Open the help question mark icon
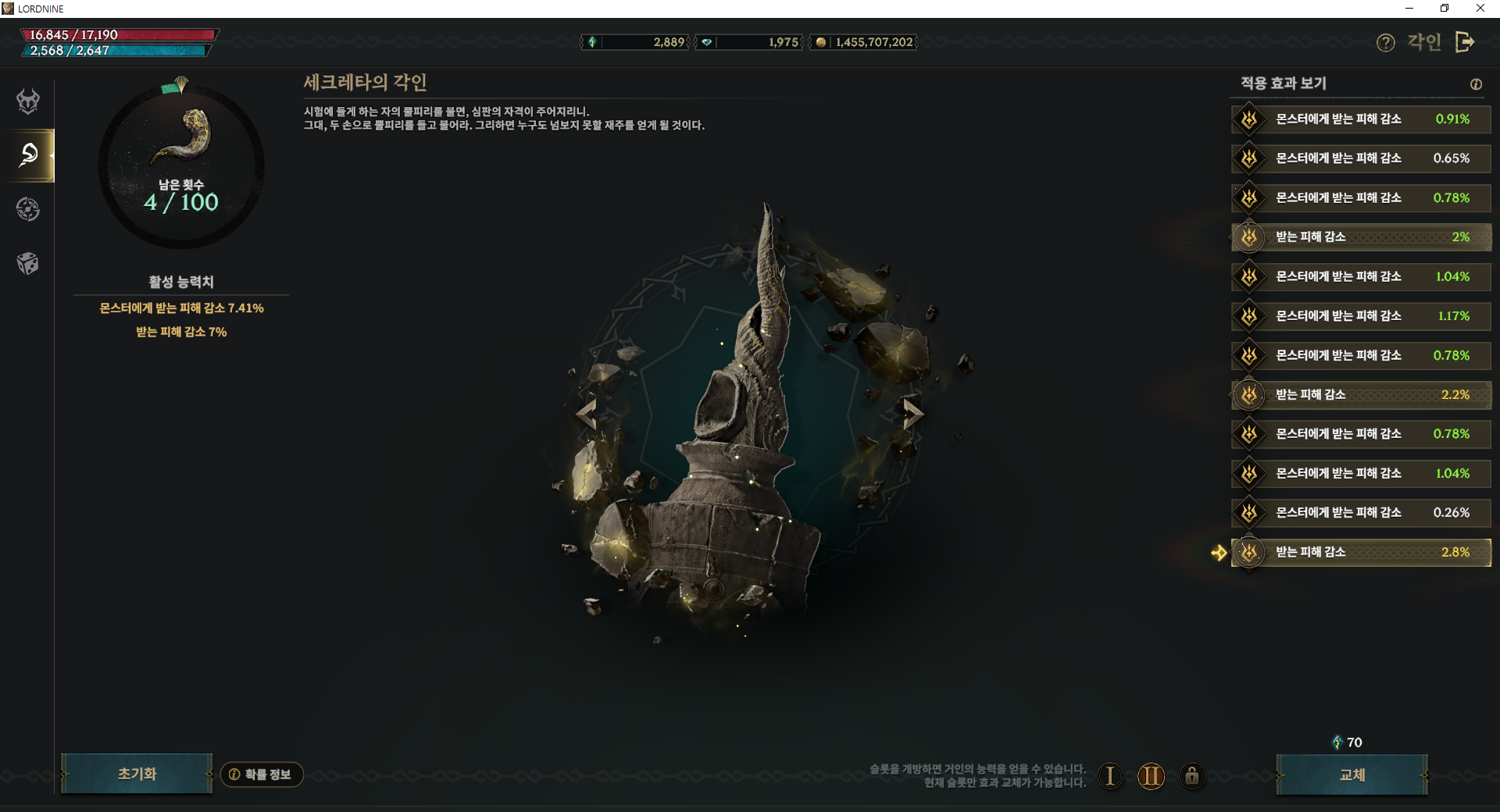Image resolution: width=1500 pixels, height=812 pixels. [x=1385, y=43]
